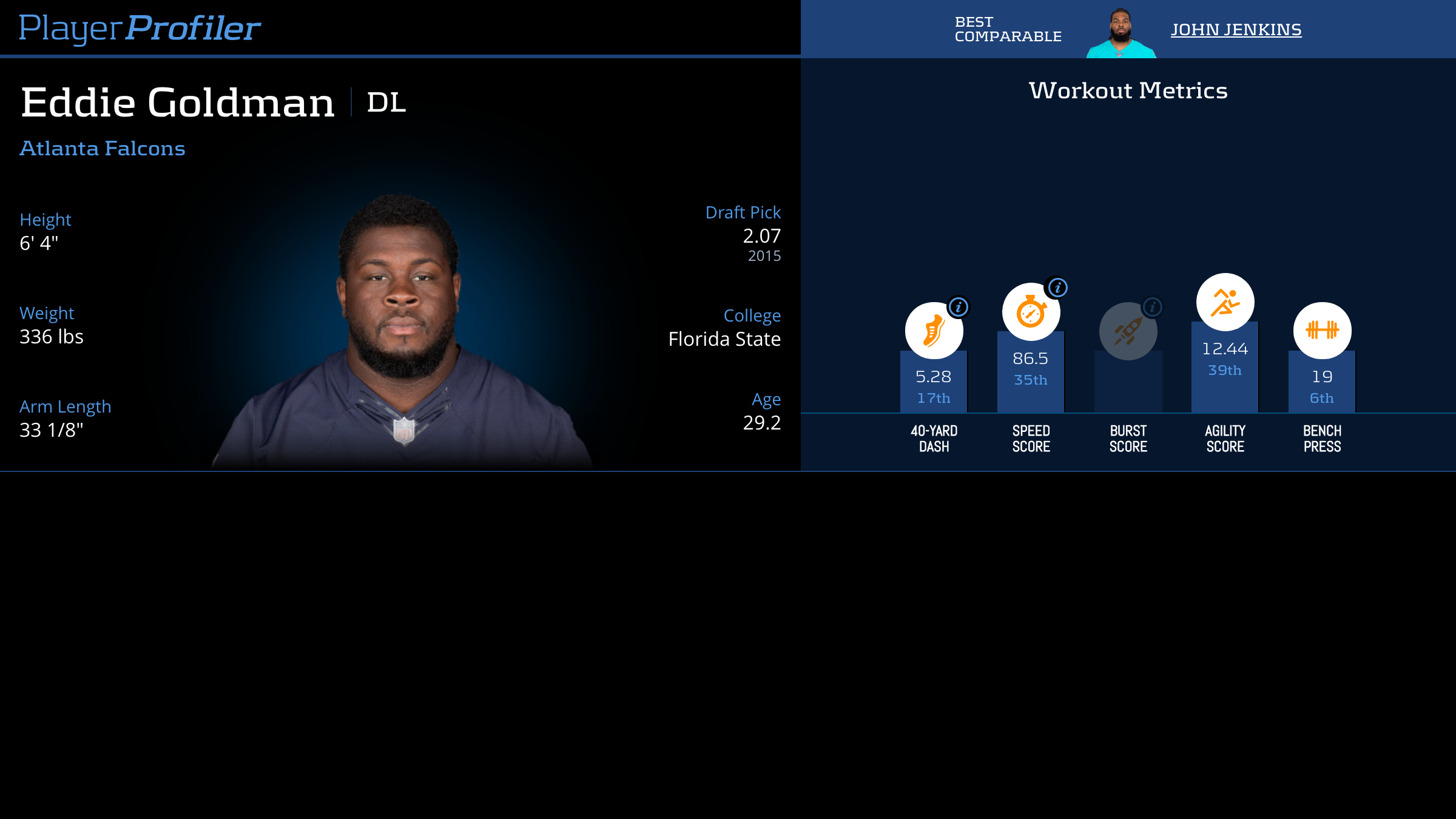Select John Jenkins player thumbnail

point(1121,33)
